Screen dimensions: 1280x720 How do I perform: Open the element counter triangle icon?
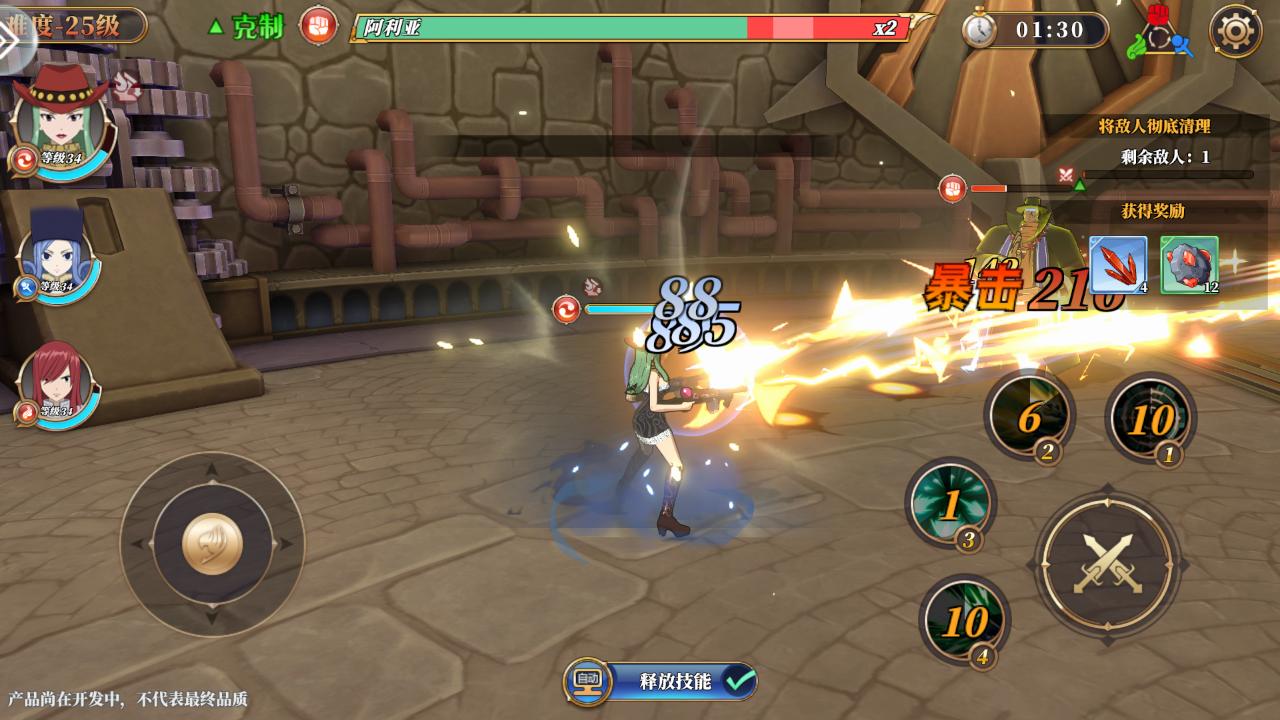pos(1160,33)
